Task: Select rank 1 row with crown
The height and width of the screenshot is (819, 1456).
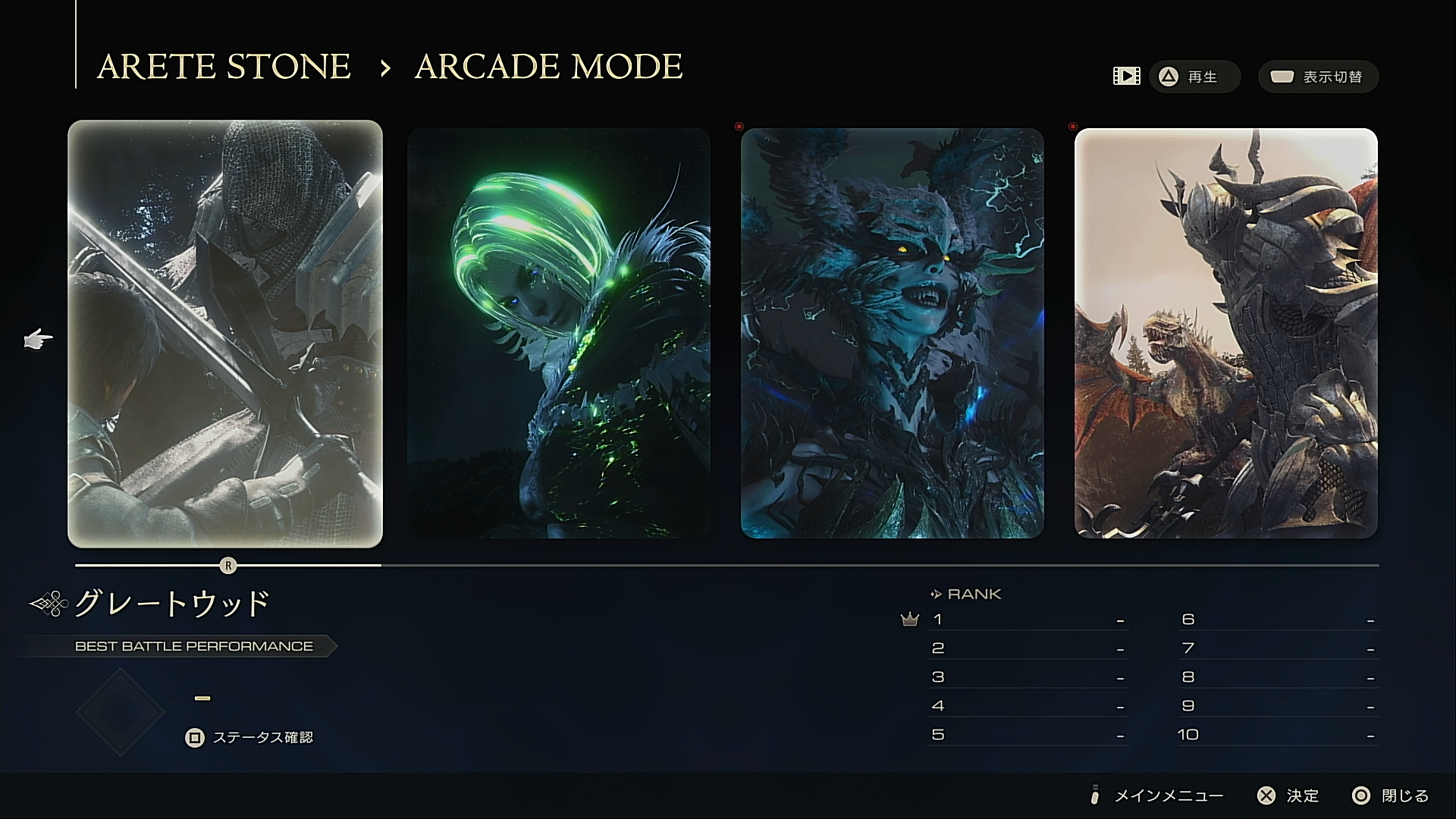Action: coord(1028,620)
